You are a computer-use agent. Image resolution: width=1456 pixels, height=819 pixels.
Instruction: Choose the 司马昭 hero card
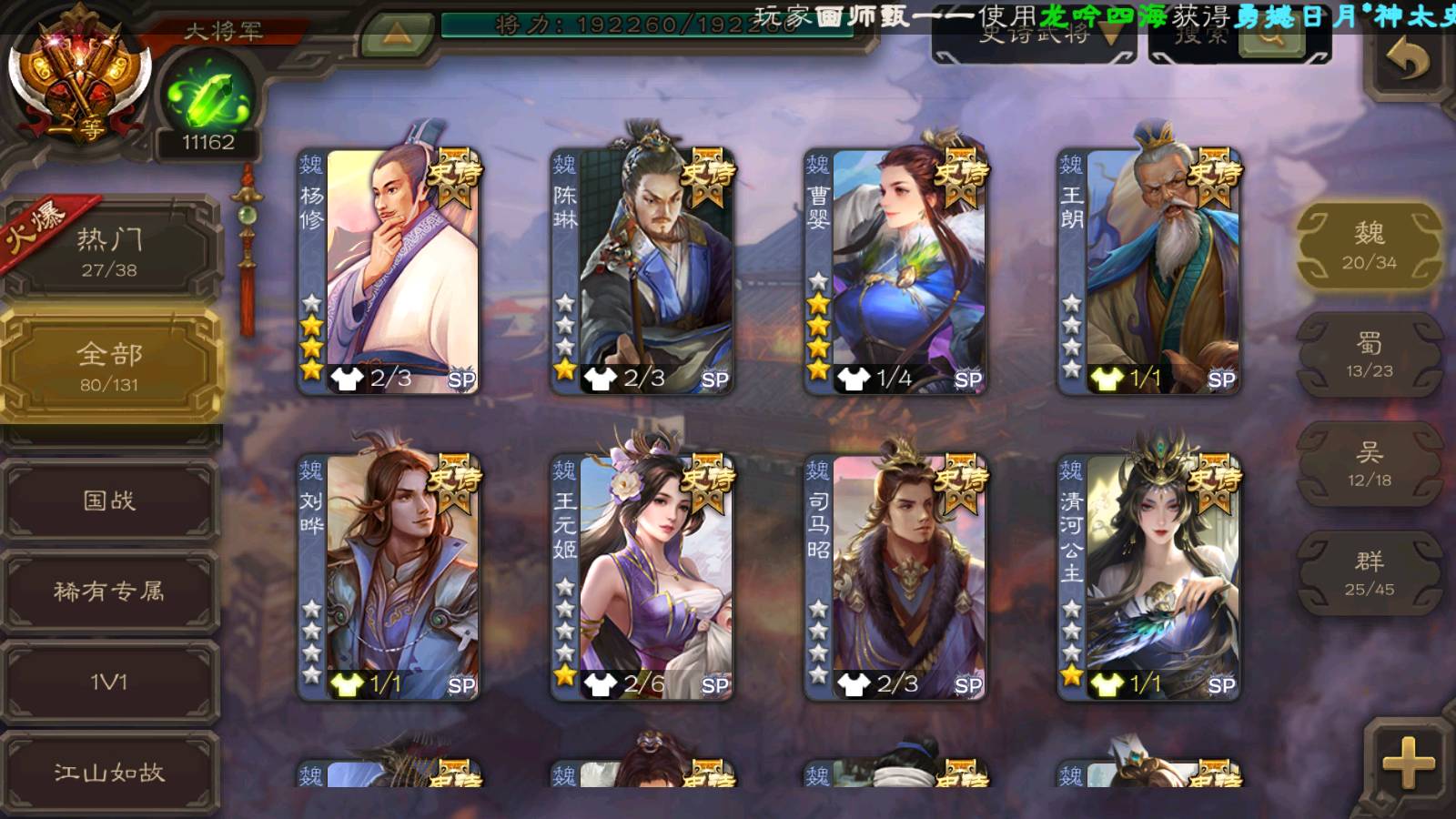tap(895, 577)
